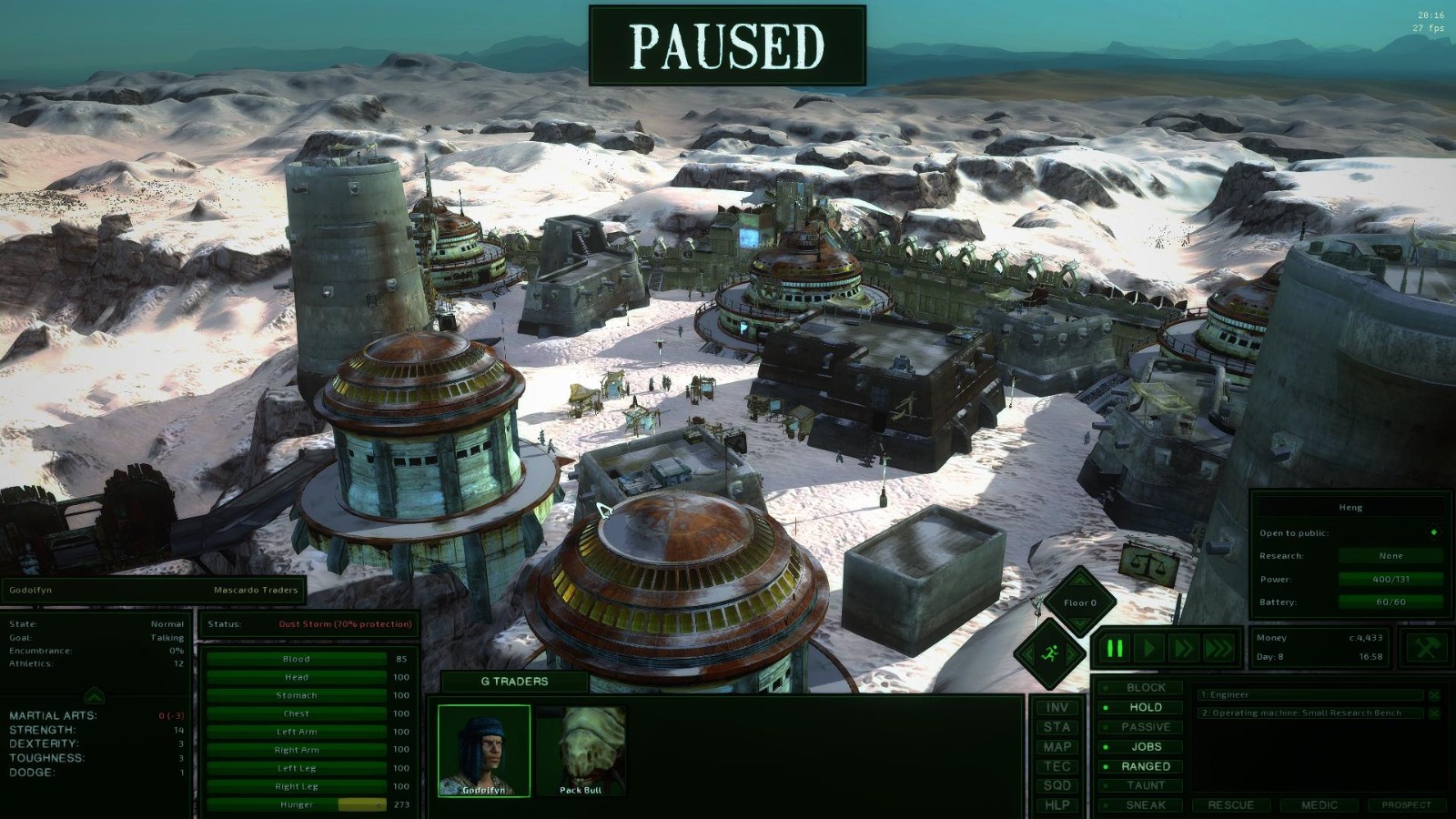
Task: Toggle the Hold stance order
Action: (1144, 707)
